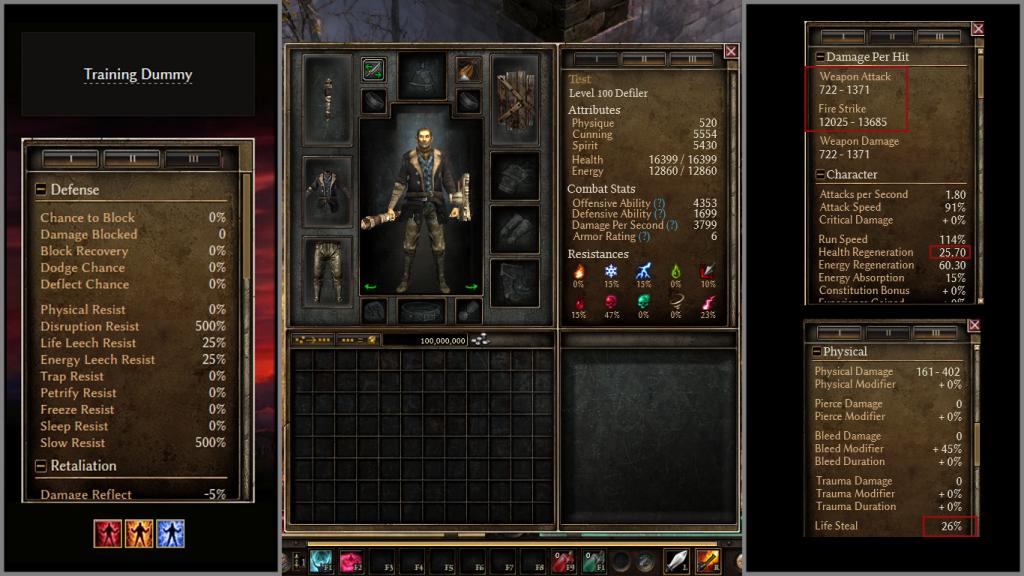Open character sheet tab III
This screenshot has height=576, width=1024.
(x=692, y=59)
